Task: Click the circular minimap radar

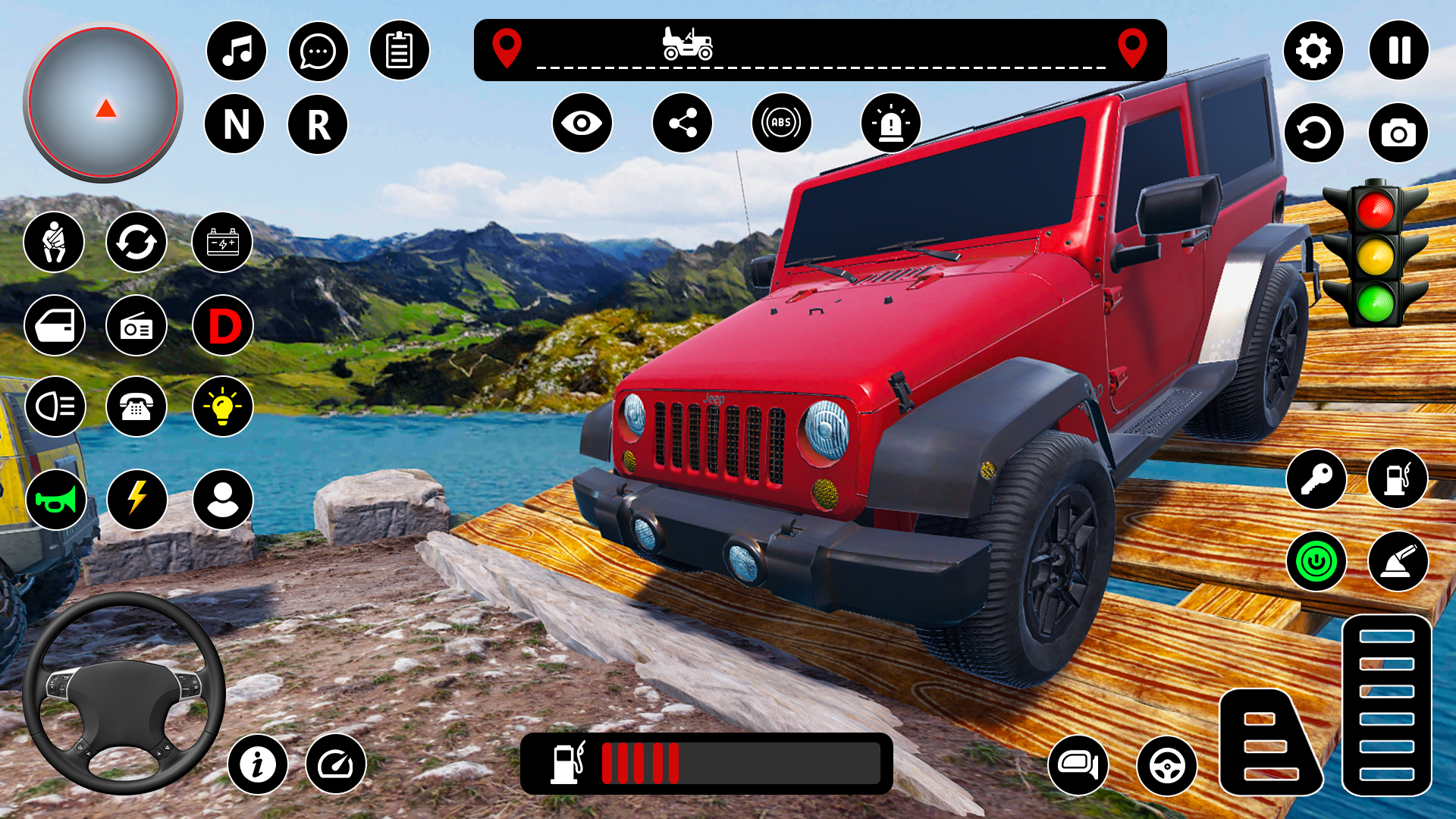Action: tap(103, 103)
